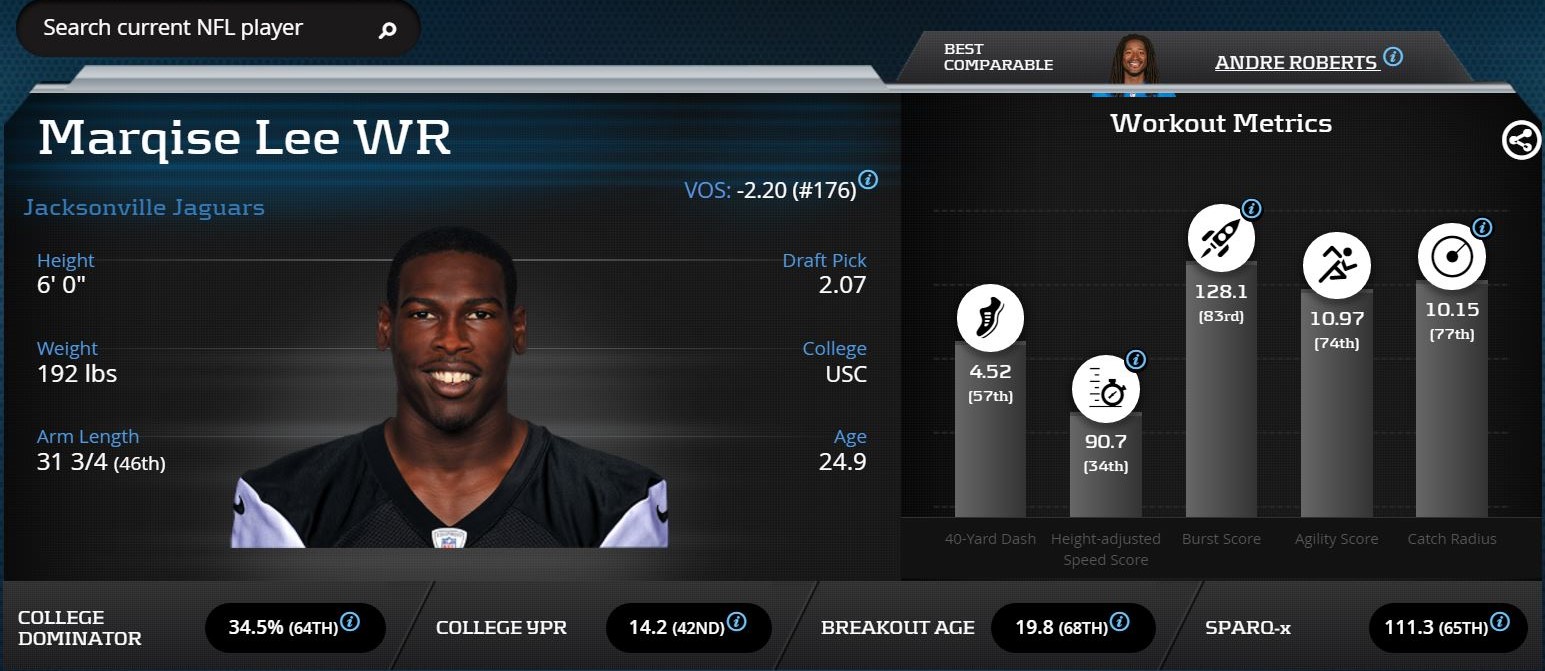Screen dimensions: 1545x671
Task: Open the VOS info tooltip icon
Action: tap(868, 180)
